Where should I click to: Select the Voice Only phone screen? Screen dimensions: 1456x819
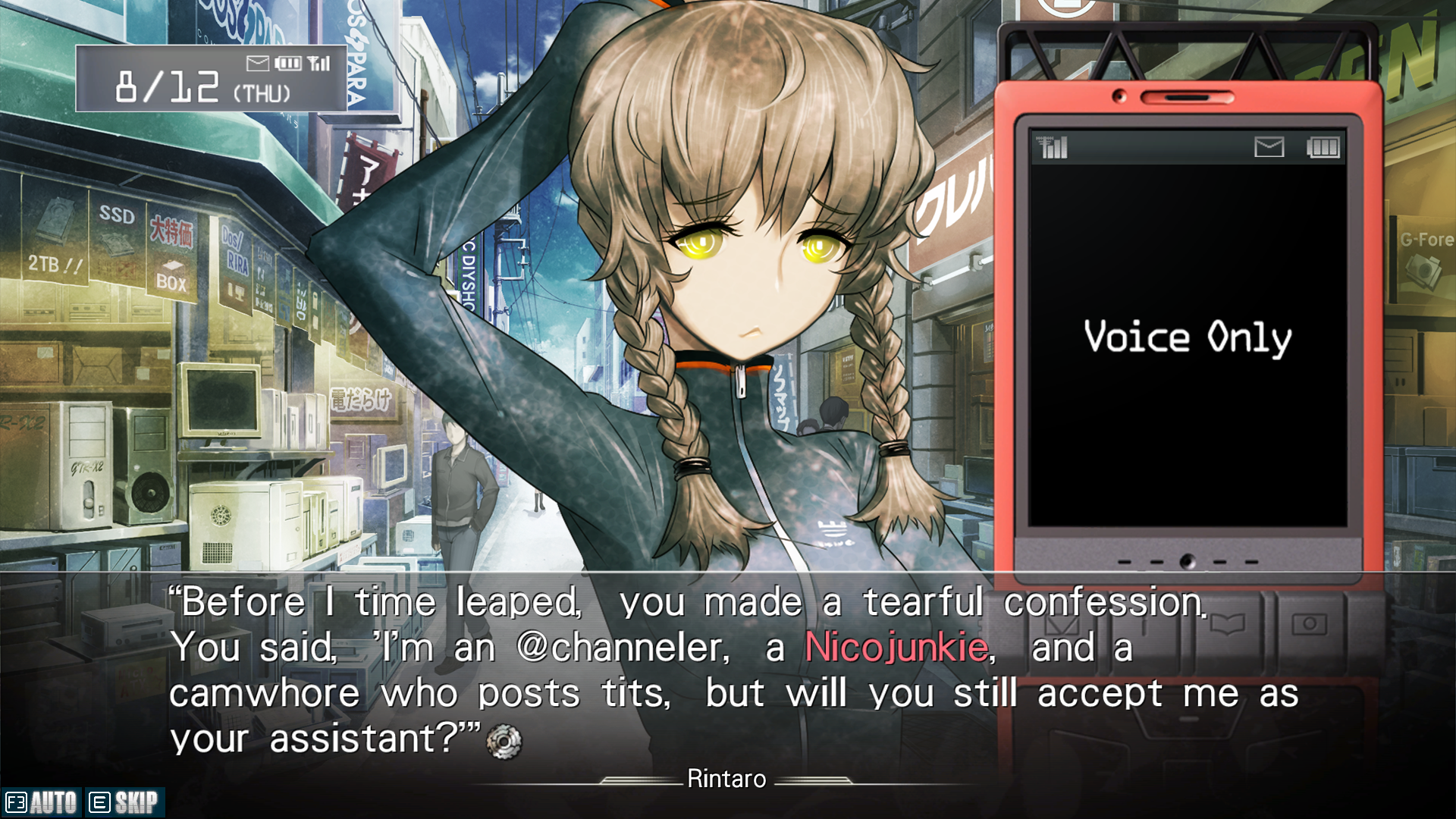point(1188,336)
